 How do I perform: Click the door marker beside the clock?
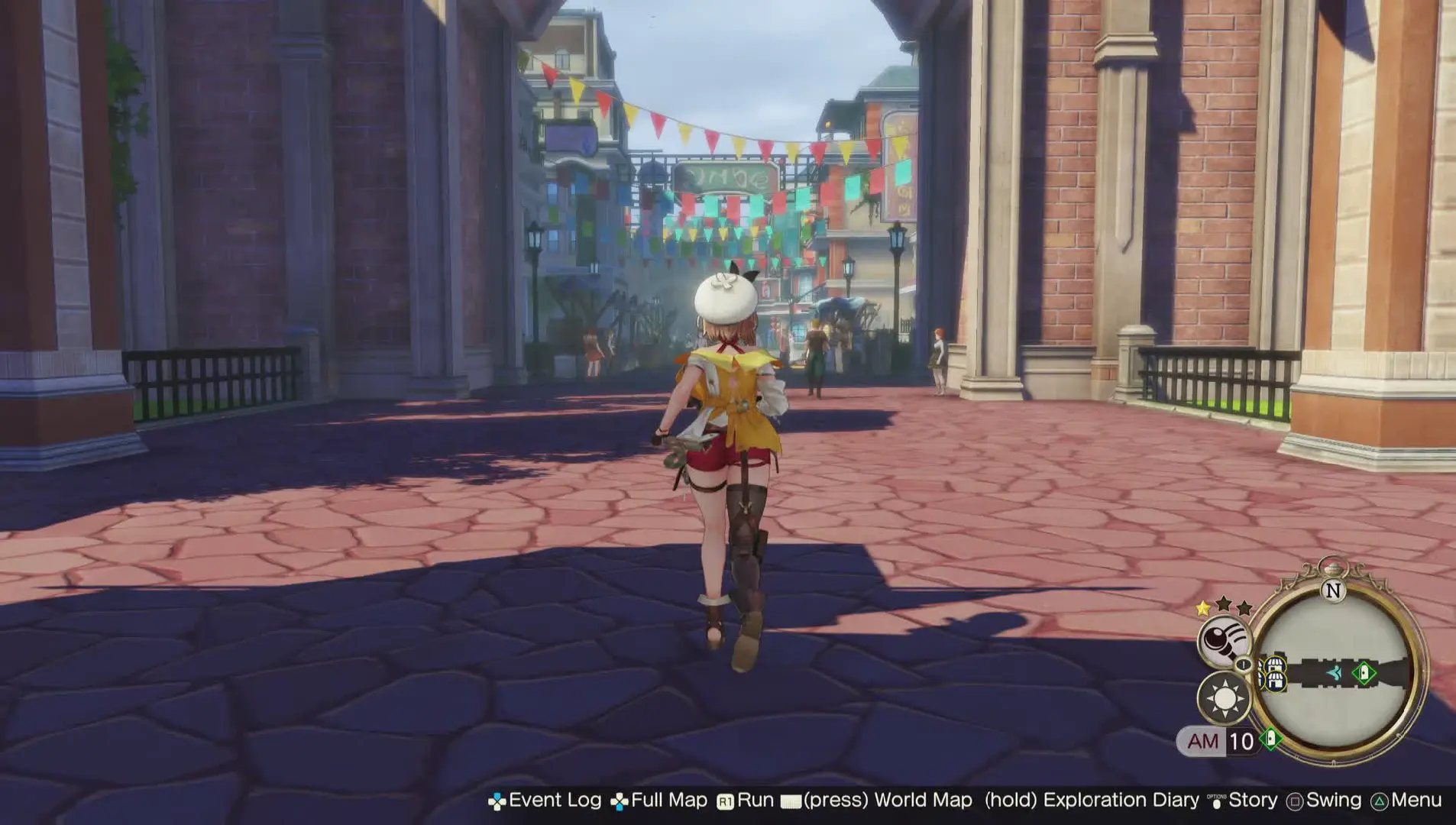1270,739
